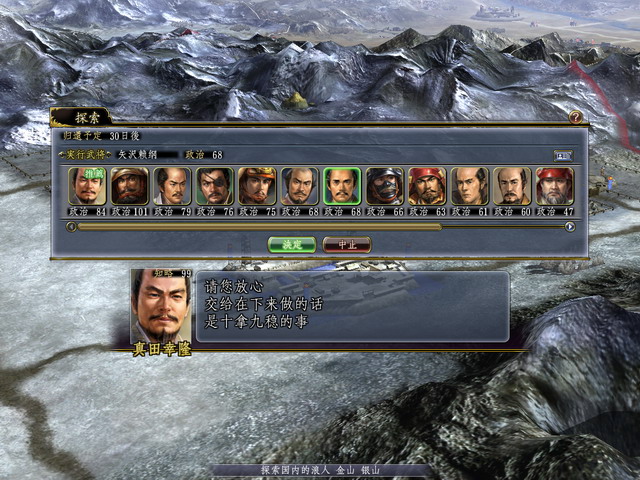Choose the officer portrait with 政治 61
640x480 pixels.
(470, 186)
